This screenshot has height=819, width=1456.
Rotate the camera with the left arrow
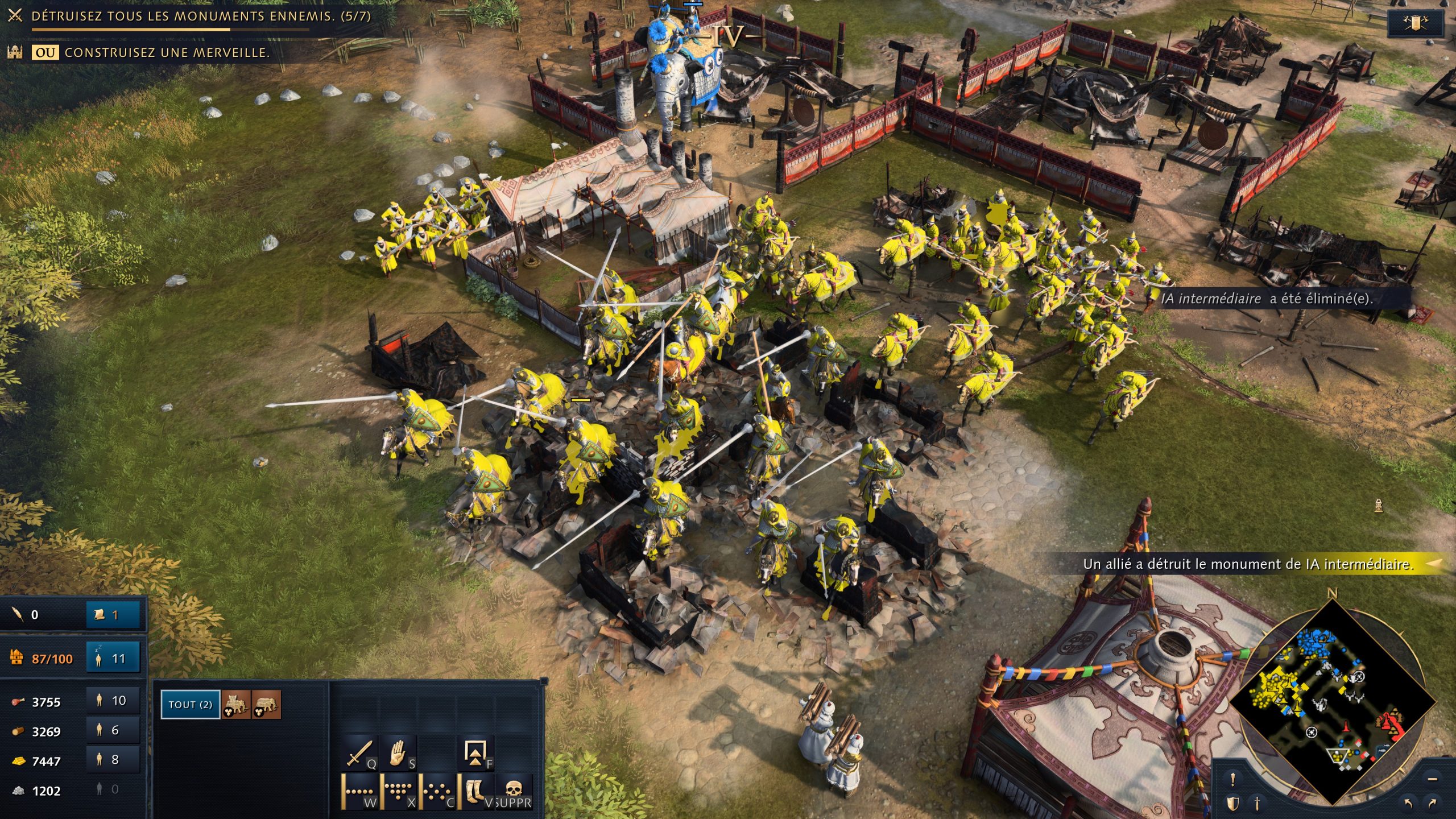[1408, 804]
